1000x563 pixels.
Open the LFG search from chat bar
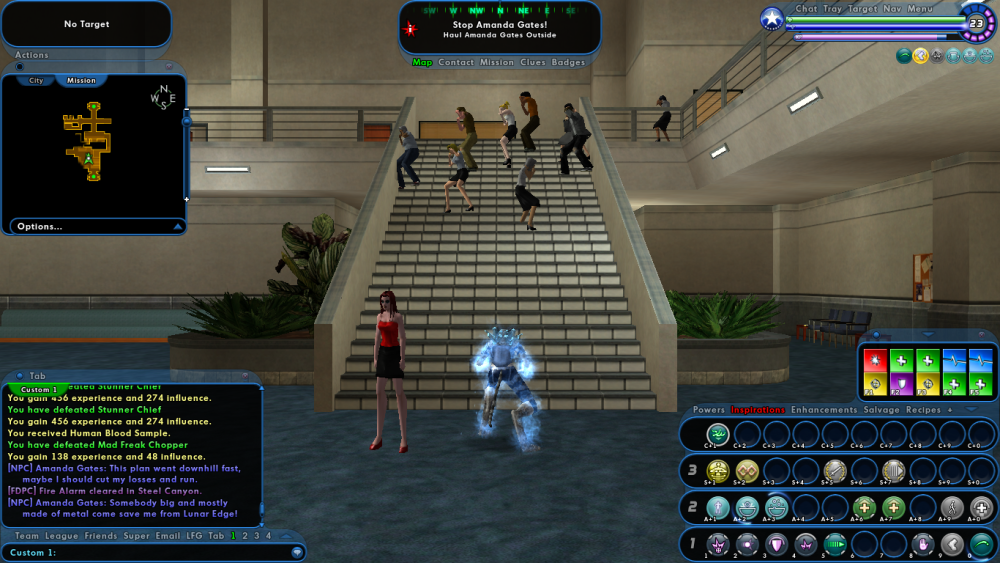(x=194, y=536)
